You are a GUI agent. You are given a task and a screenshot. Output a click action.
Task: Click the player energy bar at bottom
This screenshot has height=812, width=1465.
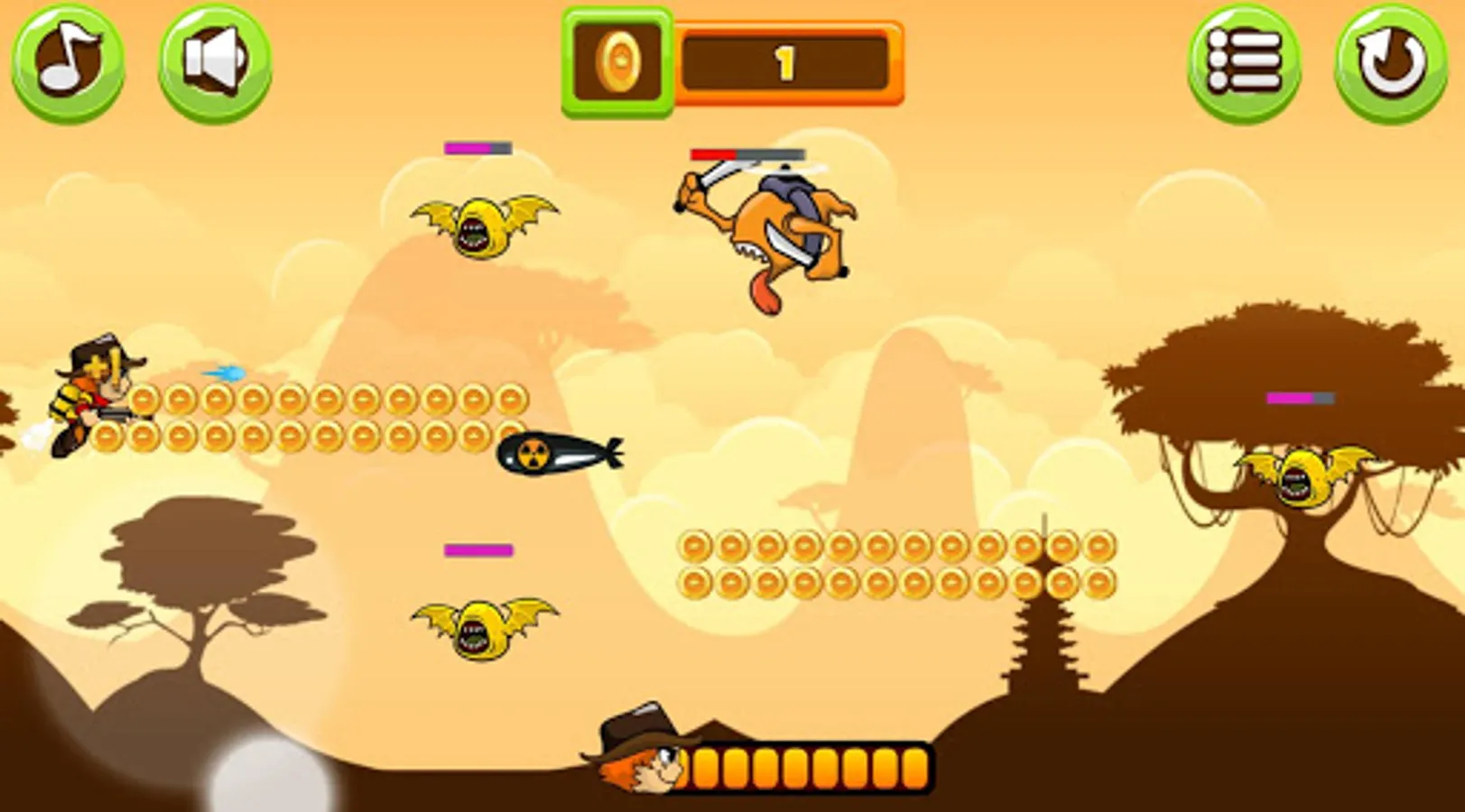click(808, 767)
